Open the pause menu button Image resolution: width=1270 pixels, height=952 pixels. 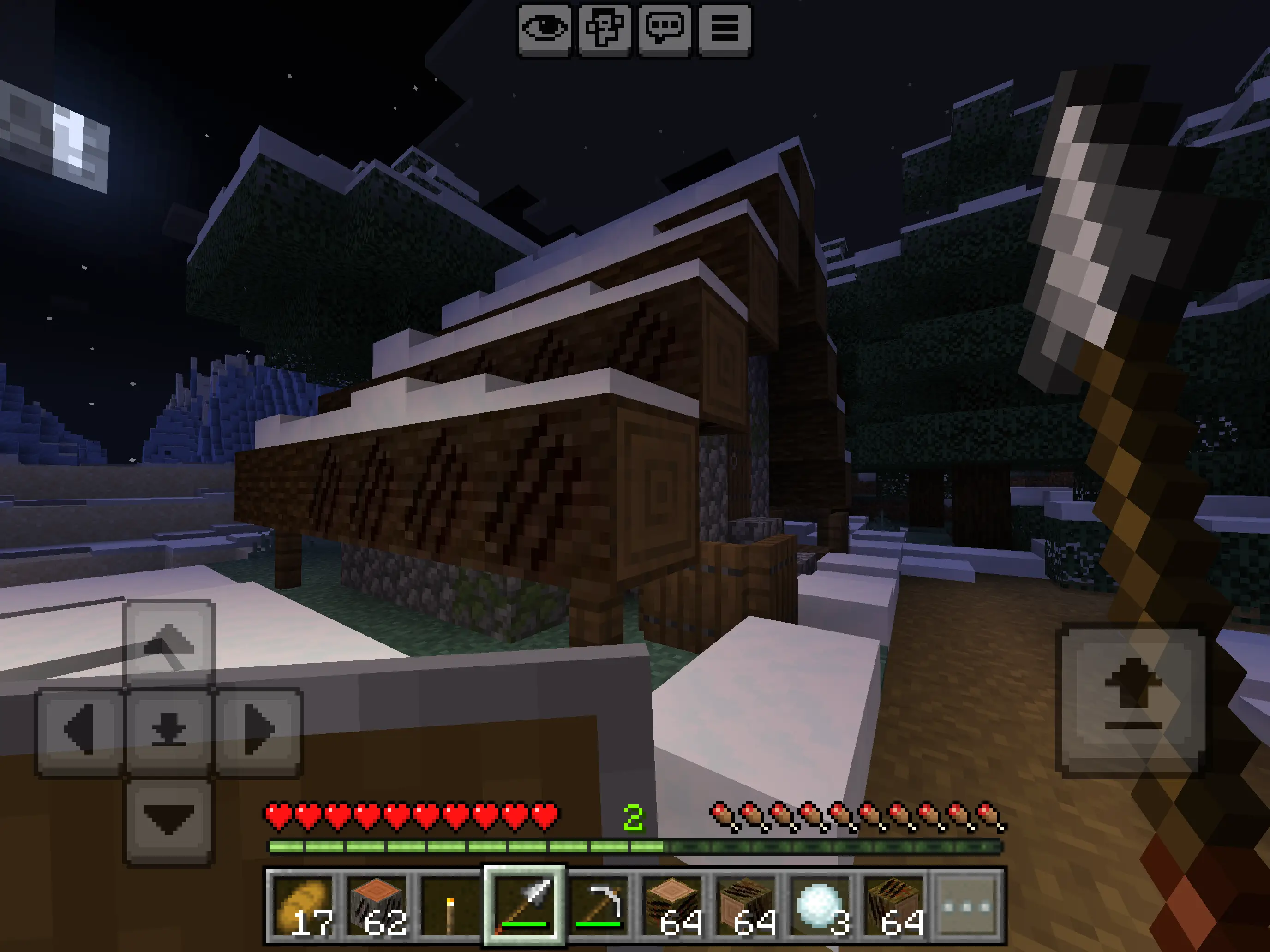[x=724, y=29]
